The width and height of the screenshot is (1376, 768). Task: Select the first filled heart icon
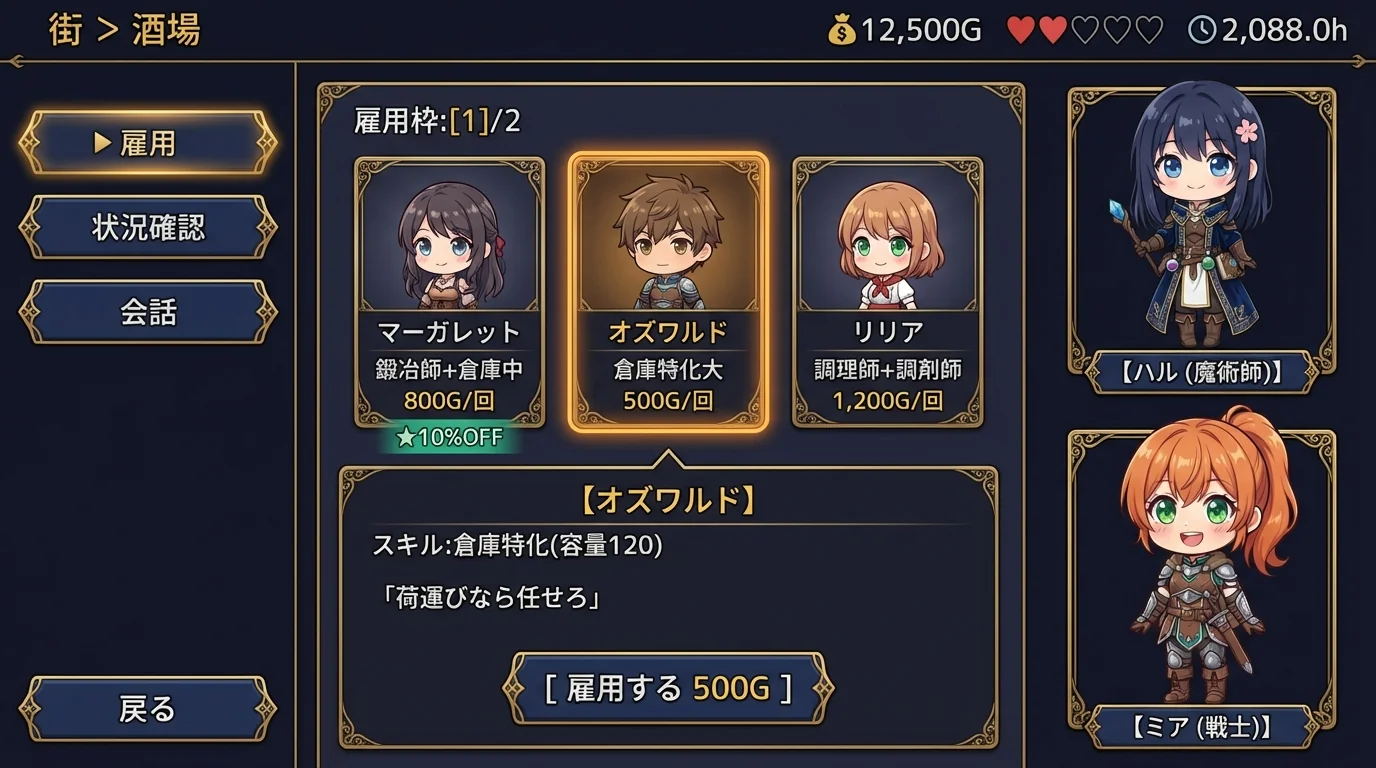1022,30
